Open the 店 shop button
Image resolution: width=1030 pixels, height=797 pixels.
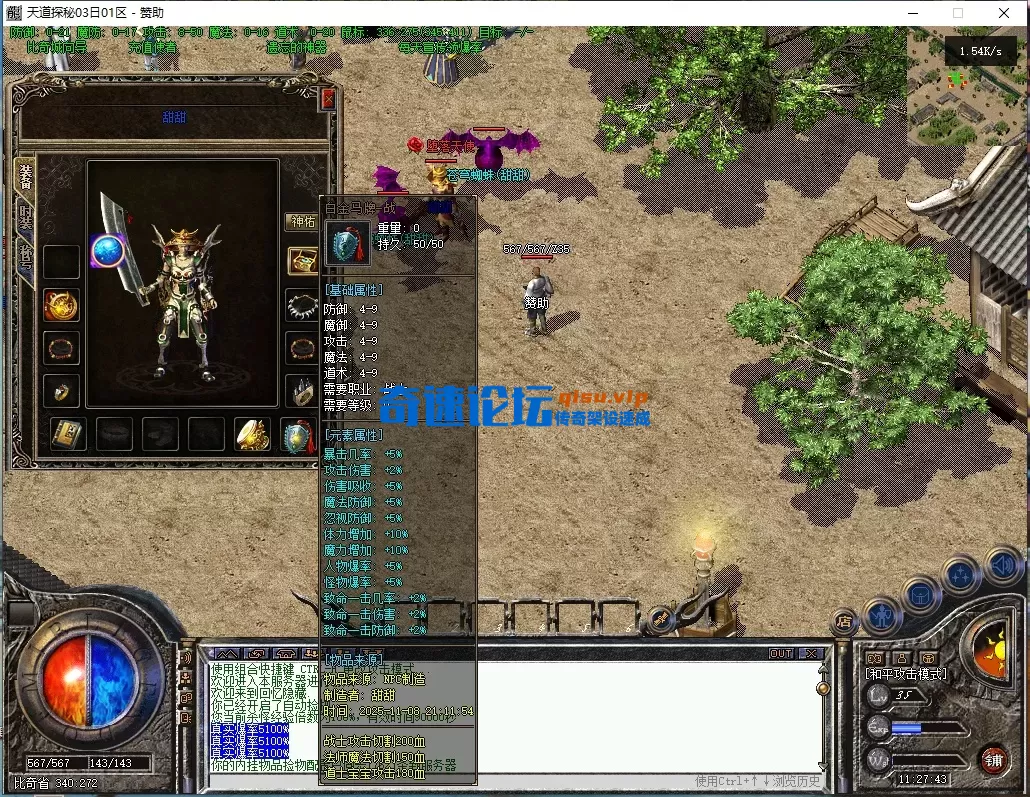point(845,622)
